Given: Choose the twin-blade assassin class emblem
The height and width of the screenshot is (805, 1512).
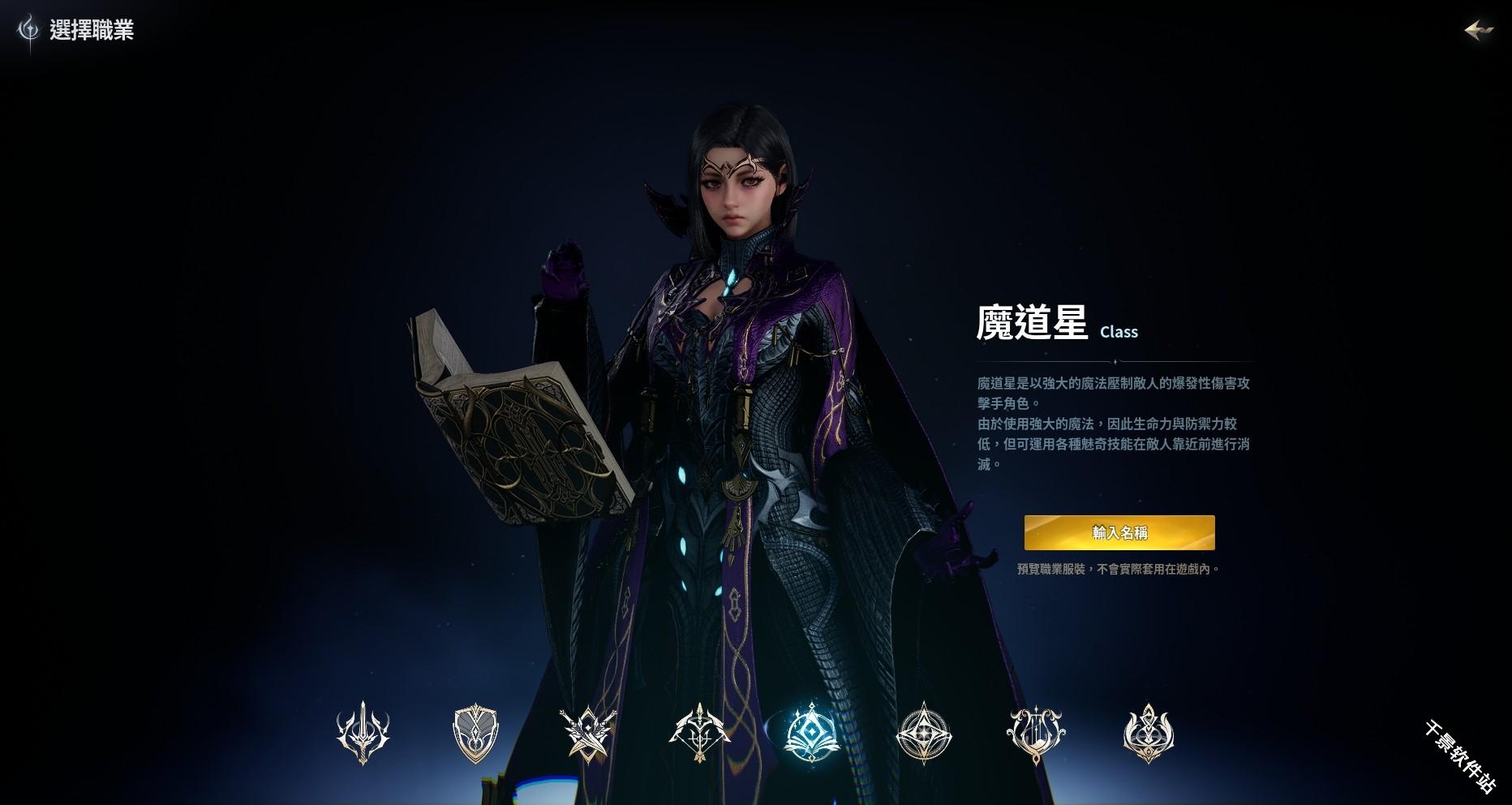Looking at the screenshot, I should [x=587, y=734].
